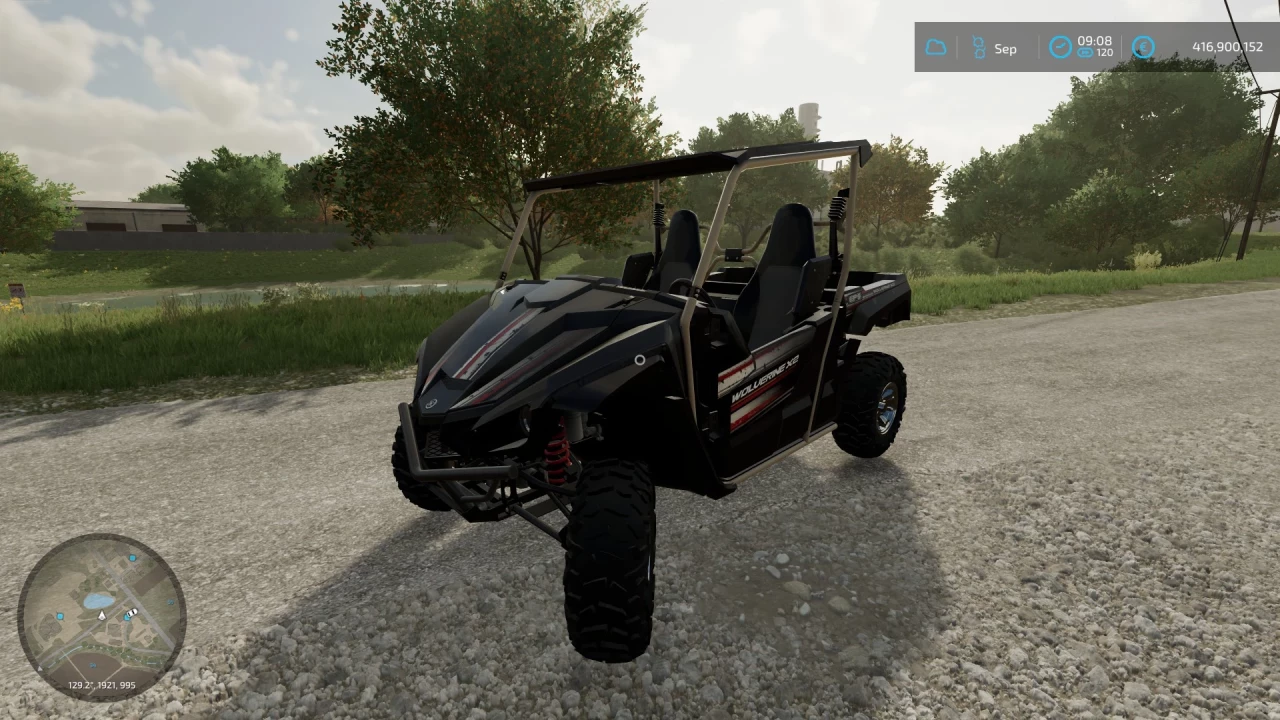Select the clock icon in the top bar

pos(1061,48)
